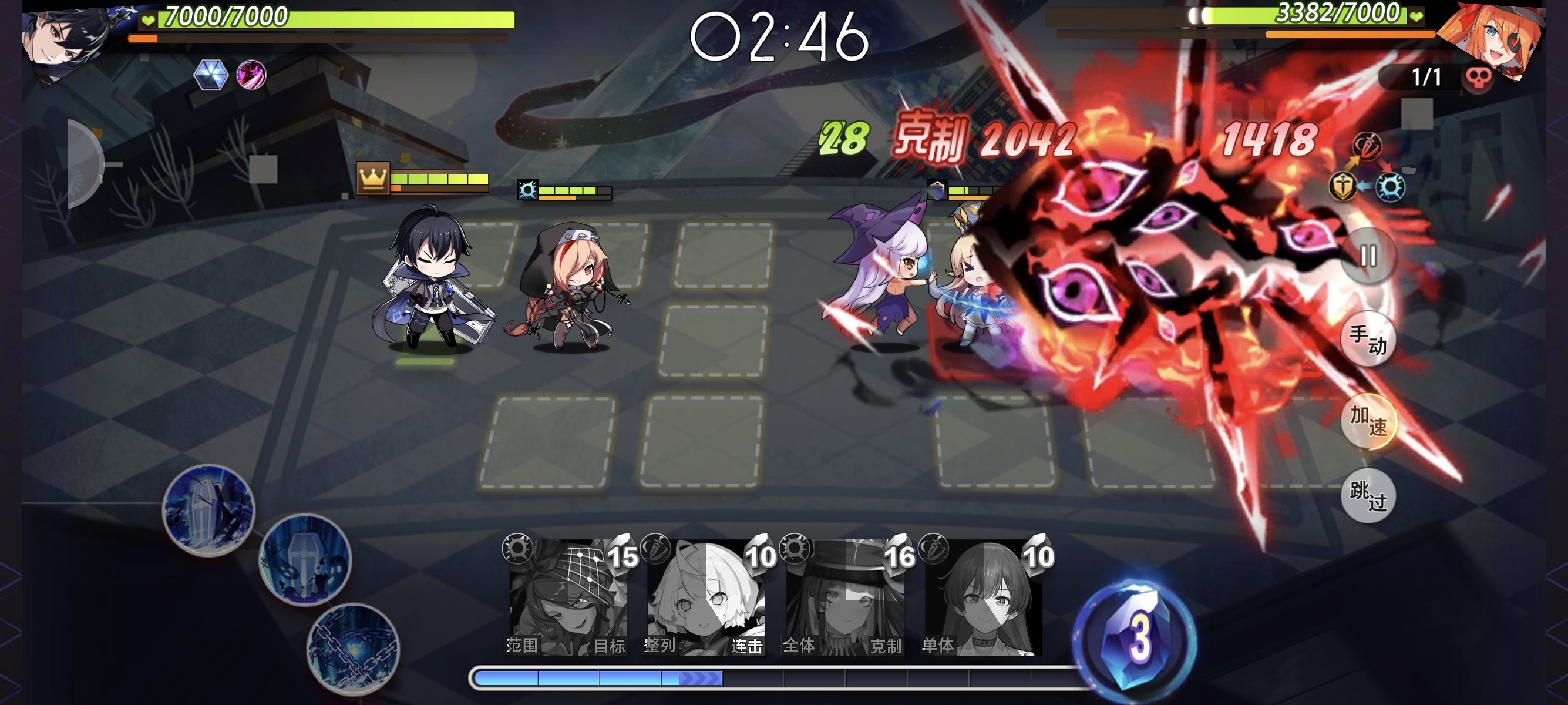Tap the blue crystal energy gem
1568x705 pixels.
1133,636
